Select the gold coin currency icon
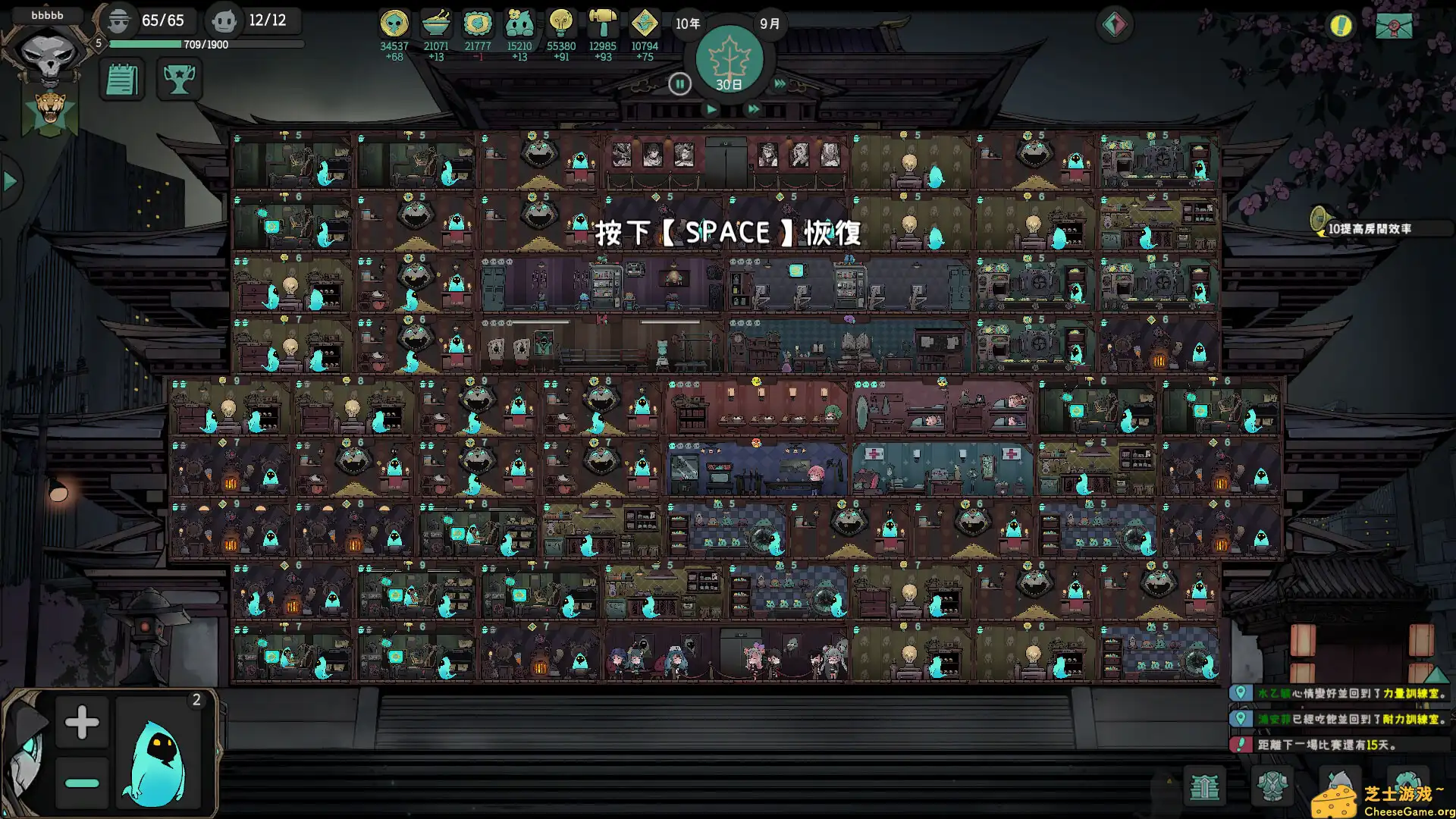1456x819 pixels. click(x=393, y=24)
